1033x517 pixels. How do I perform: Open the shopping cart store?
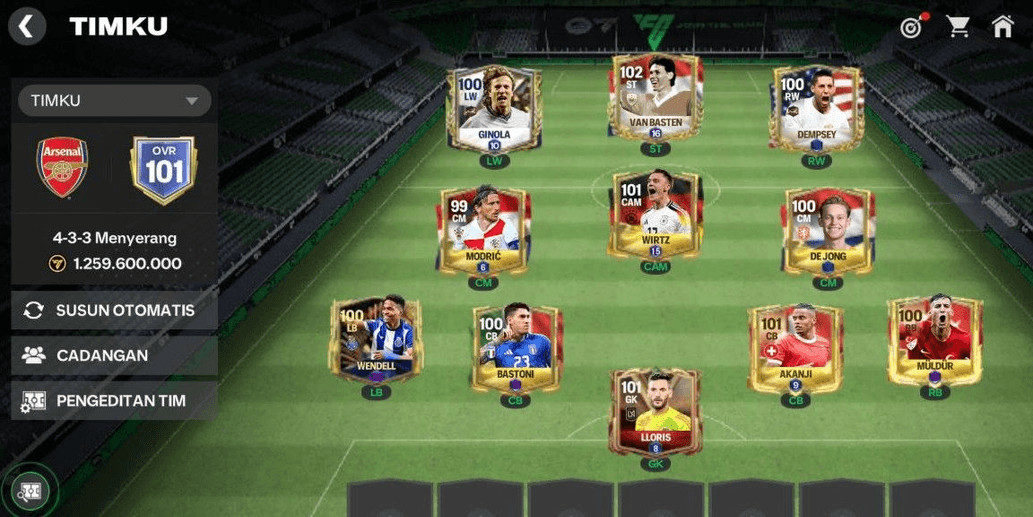click(958, 27)
